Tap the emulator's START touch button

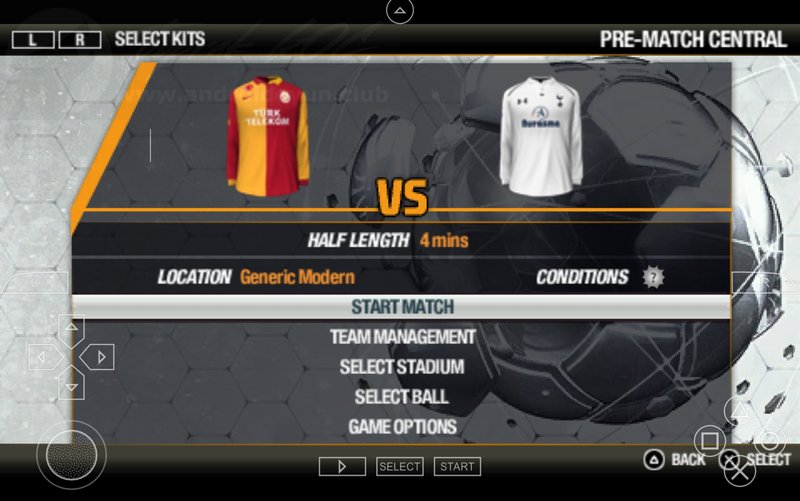point(457,467)
